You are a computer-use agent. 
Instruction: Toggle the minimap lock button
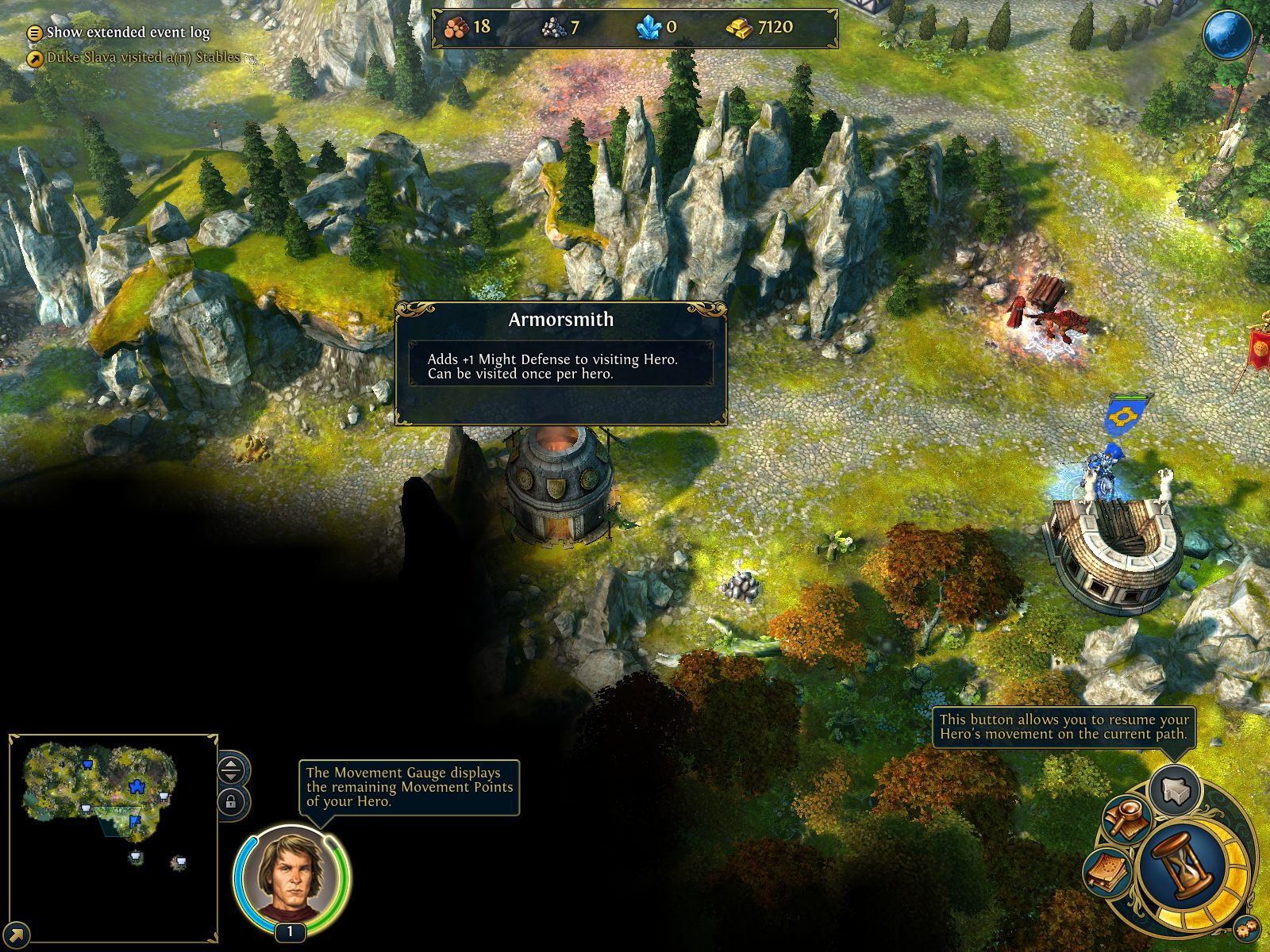[231, 801]
